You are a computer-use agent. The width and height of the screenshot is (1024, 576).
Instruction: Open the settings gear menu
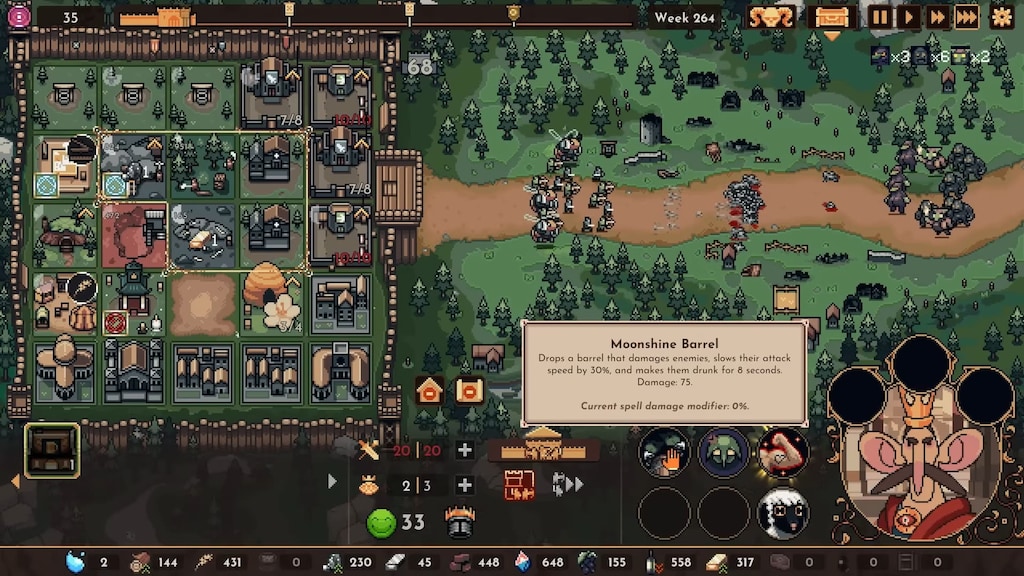(x=1001, y=17)
